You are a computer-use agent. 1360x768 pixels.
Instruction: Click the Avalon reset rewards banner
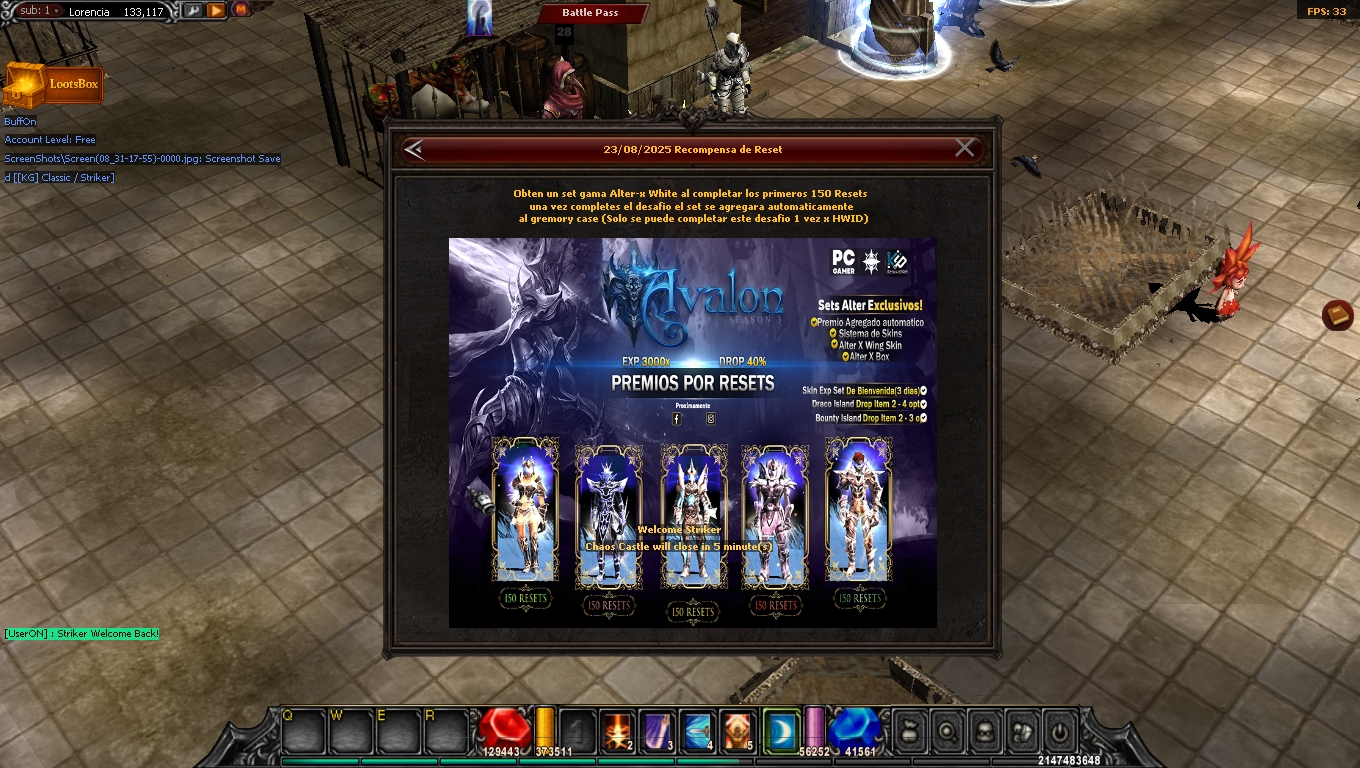[x=692, y=432]
